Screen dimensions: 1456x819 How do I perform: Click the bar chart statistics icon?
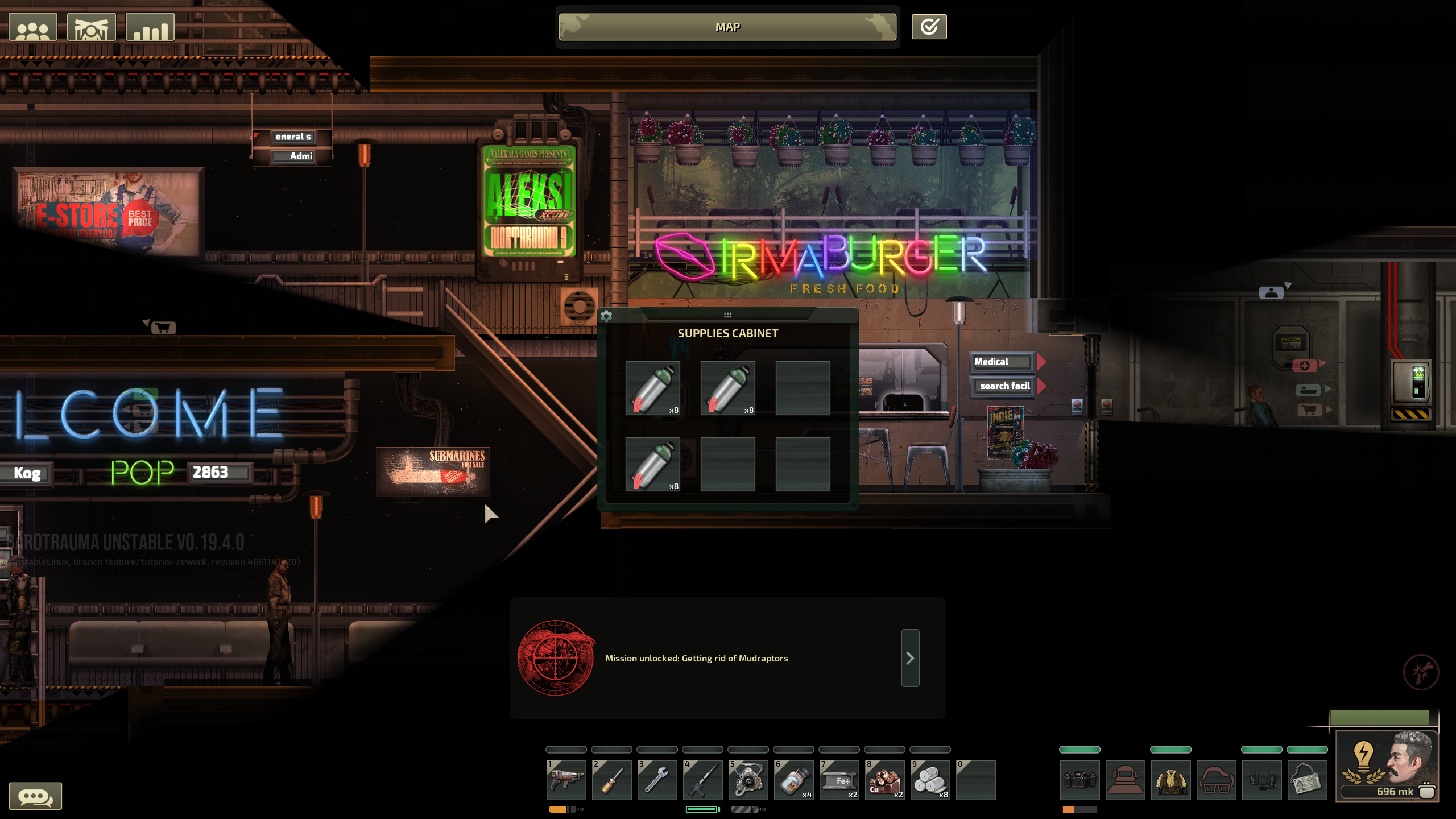click(150, 27)
